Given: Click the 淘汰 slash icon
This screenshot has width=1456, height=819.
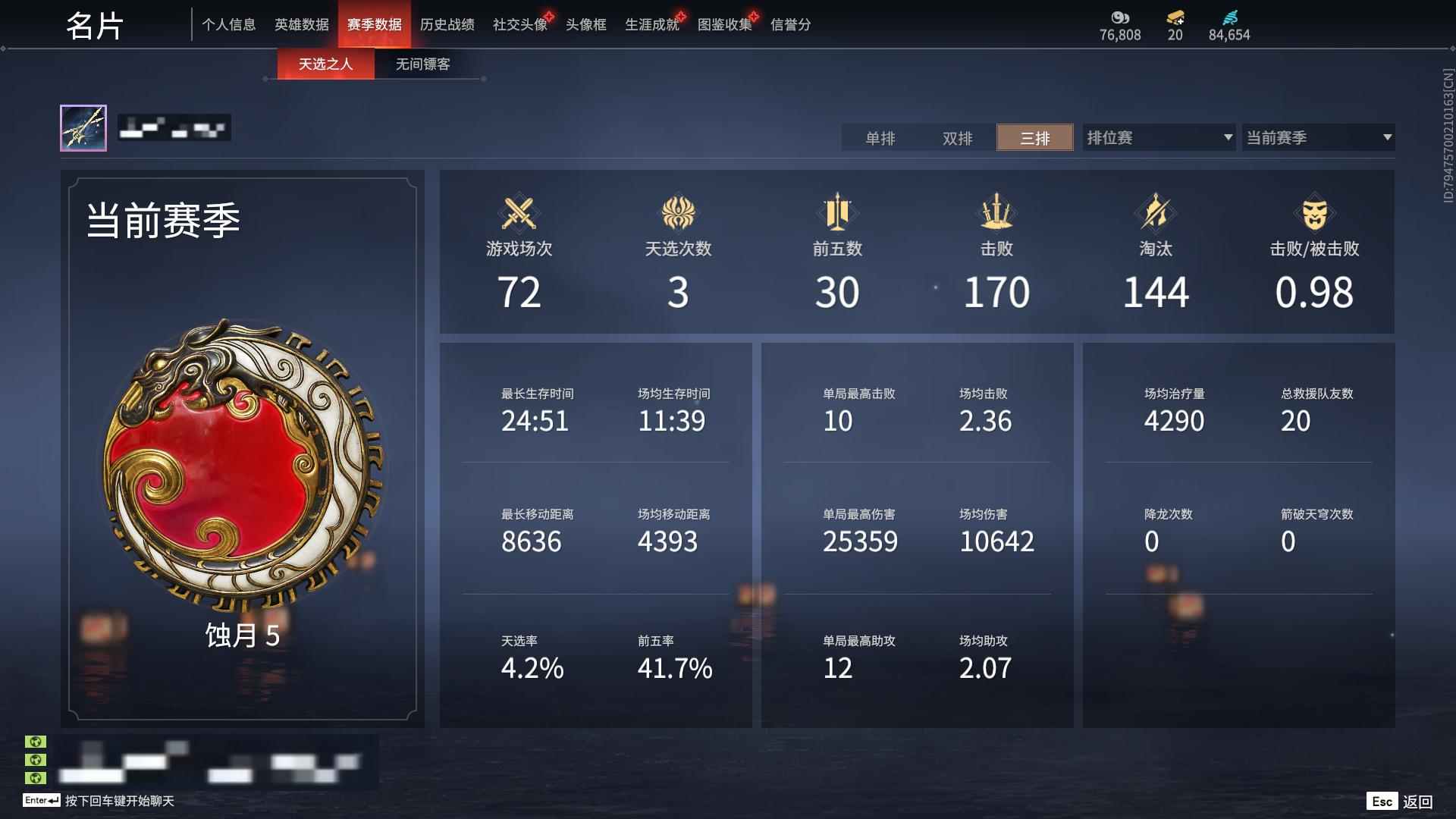Looking at the screenshot, I should point(1154,213).
